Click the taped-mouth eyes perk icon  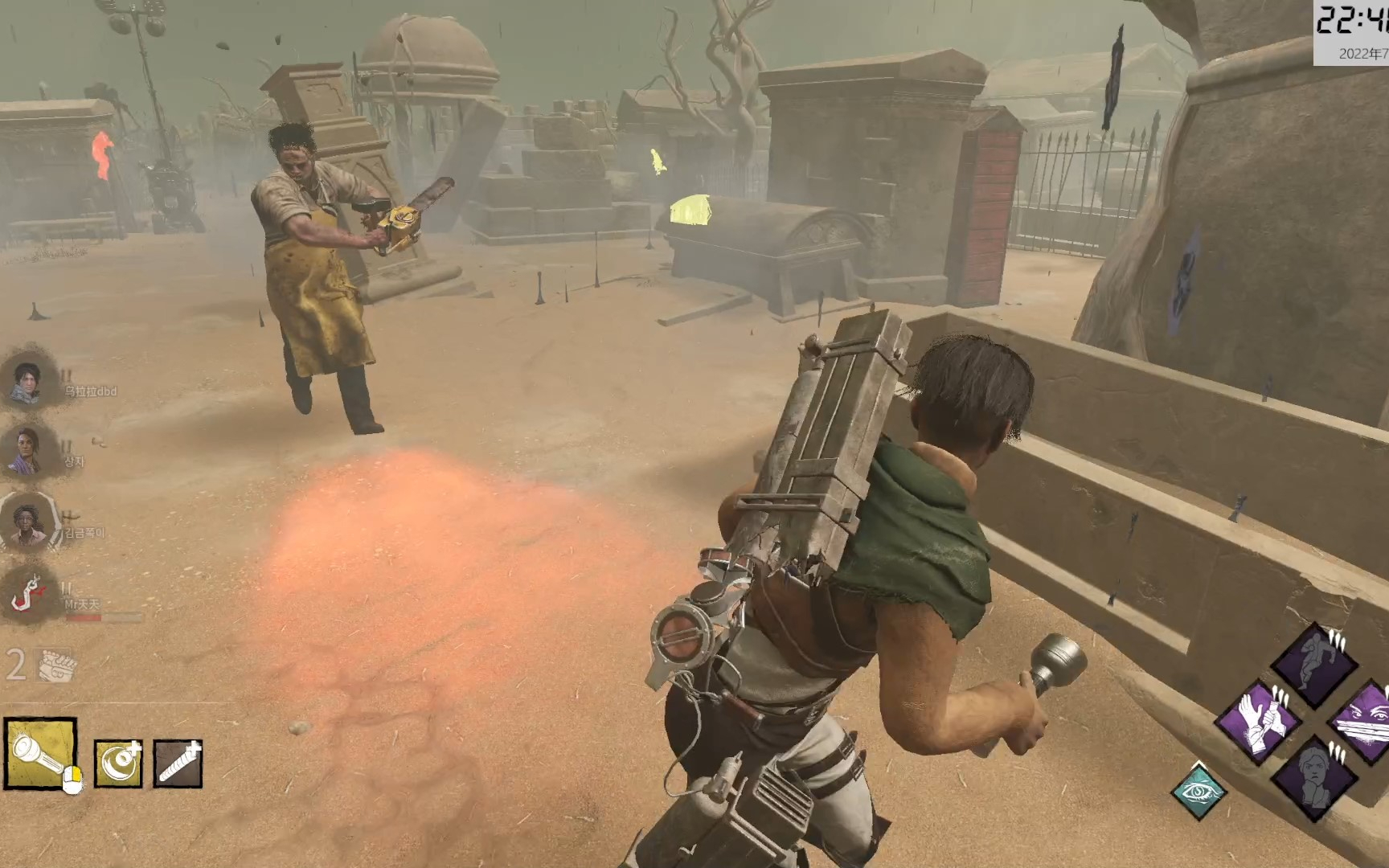(1366, 721)
